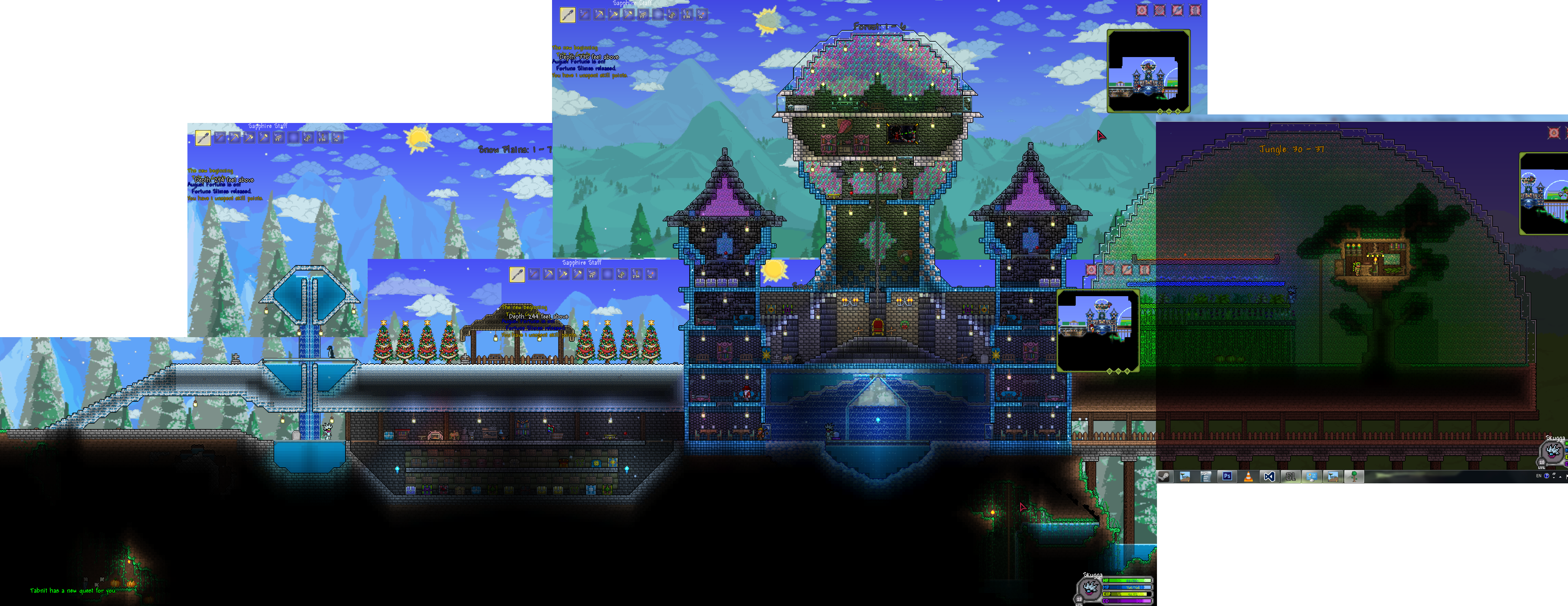Choose the gold pickaxe in the Forest view hotbar
The image size is (1568, 606).
coord(599,15)
